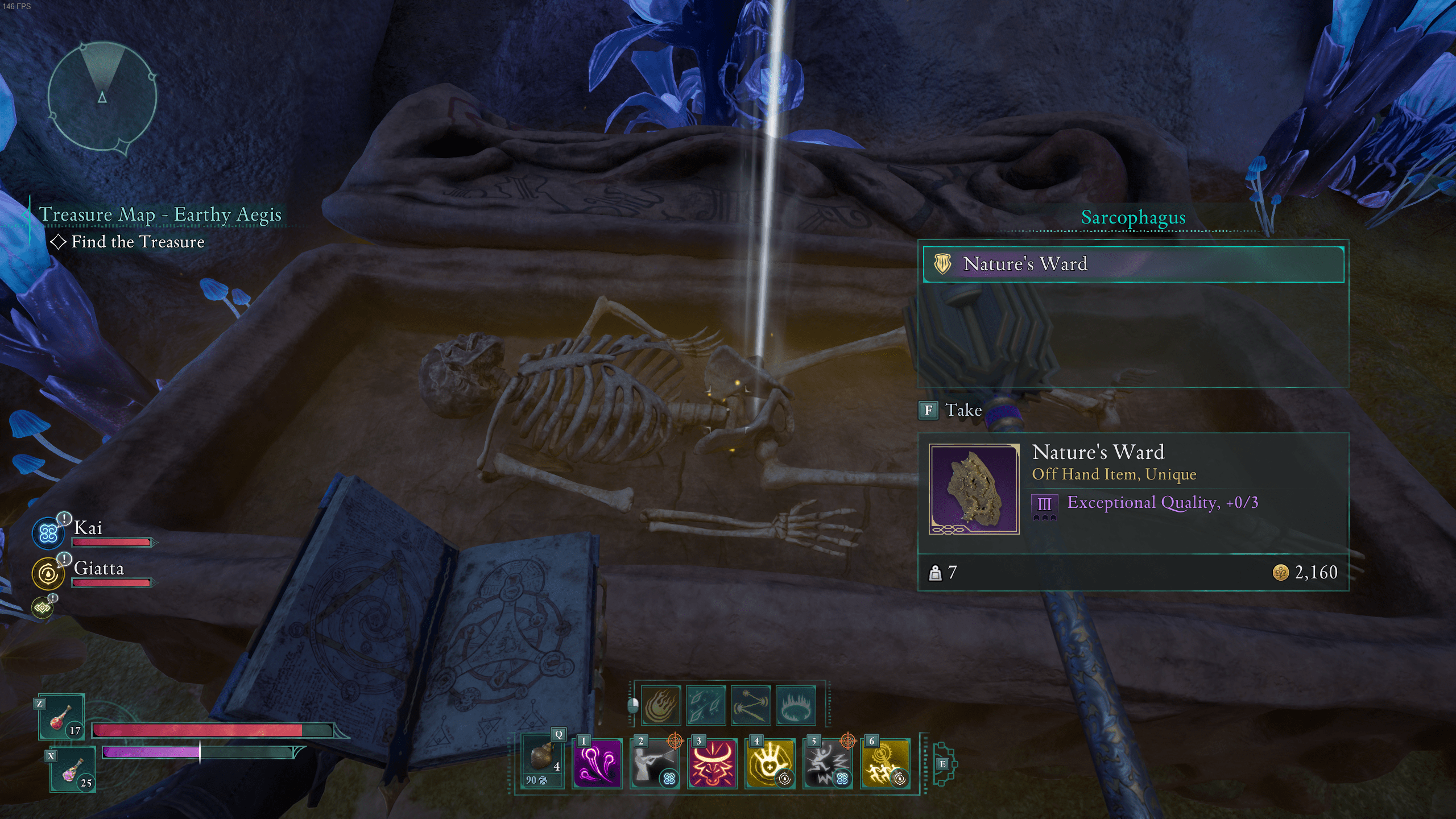Select the ice shards spell icon
The image size is (1456, 819).
(706, 705)
